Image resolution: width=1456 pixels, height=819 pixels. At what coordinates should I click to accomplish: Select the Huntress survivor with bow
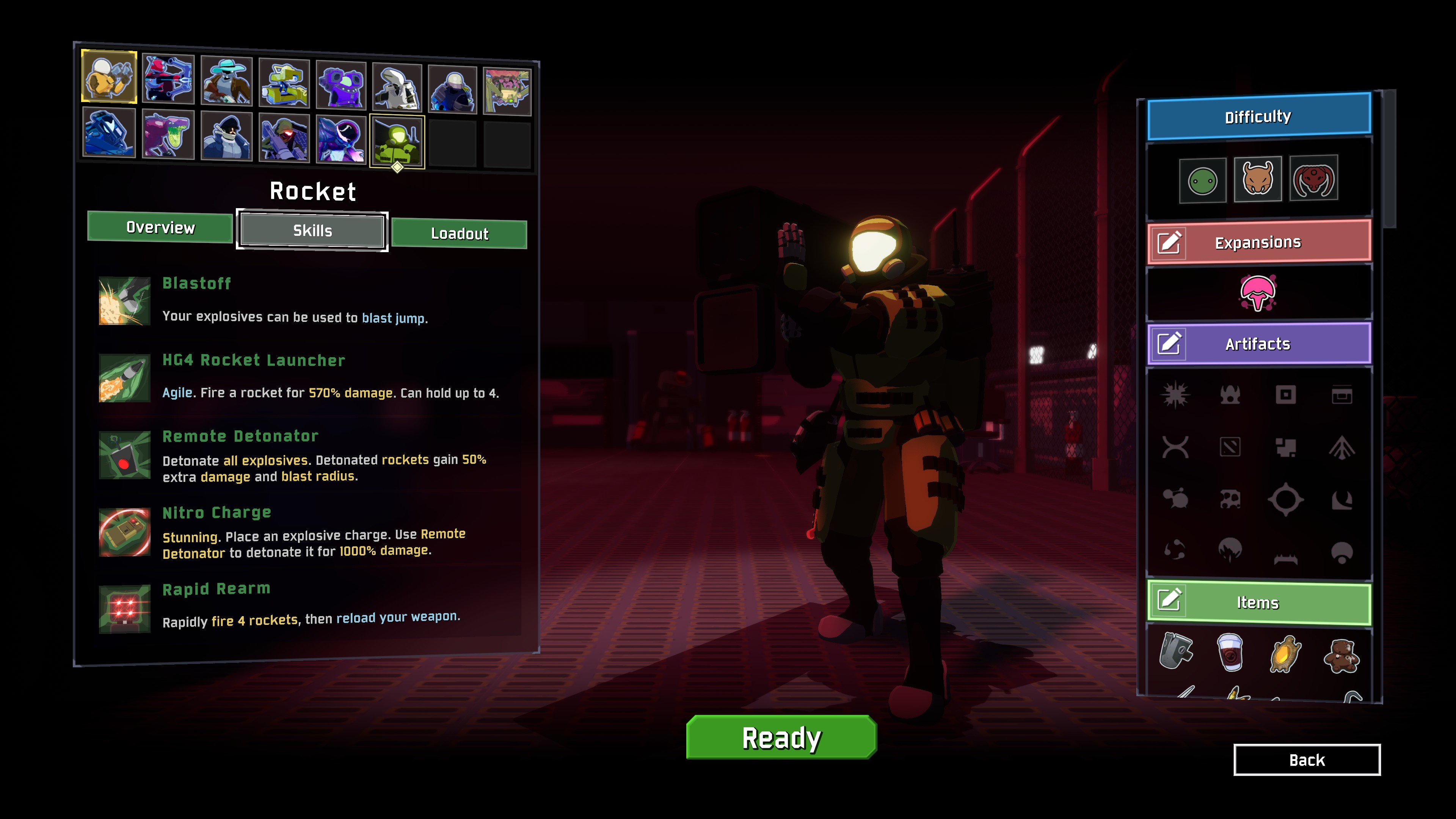tap(168, 79)
